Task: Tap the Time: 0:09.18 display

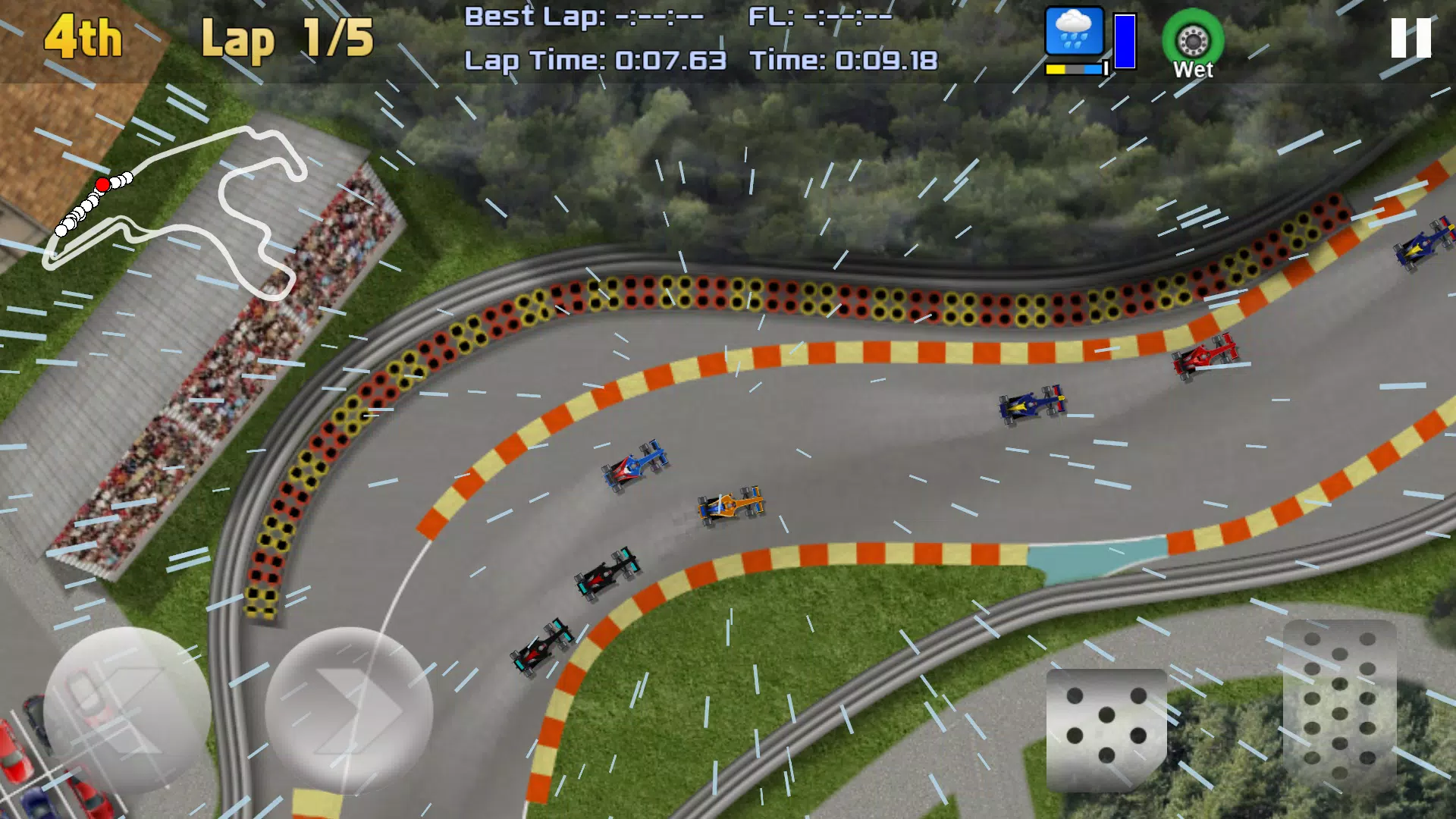Action: click(x=846, y=59)
